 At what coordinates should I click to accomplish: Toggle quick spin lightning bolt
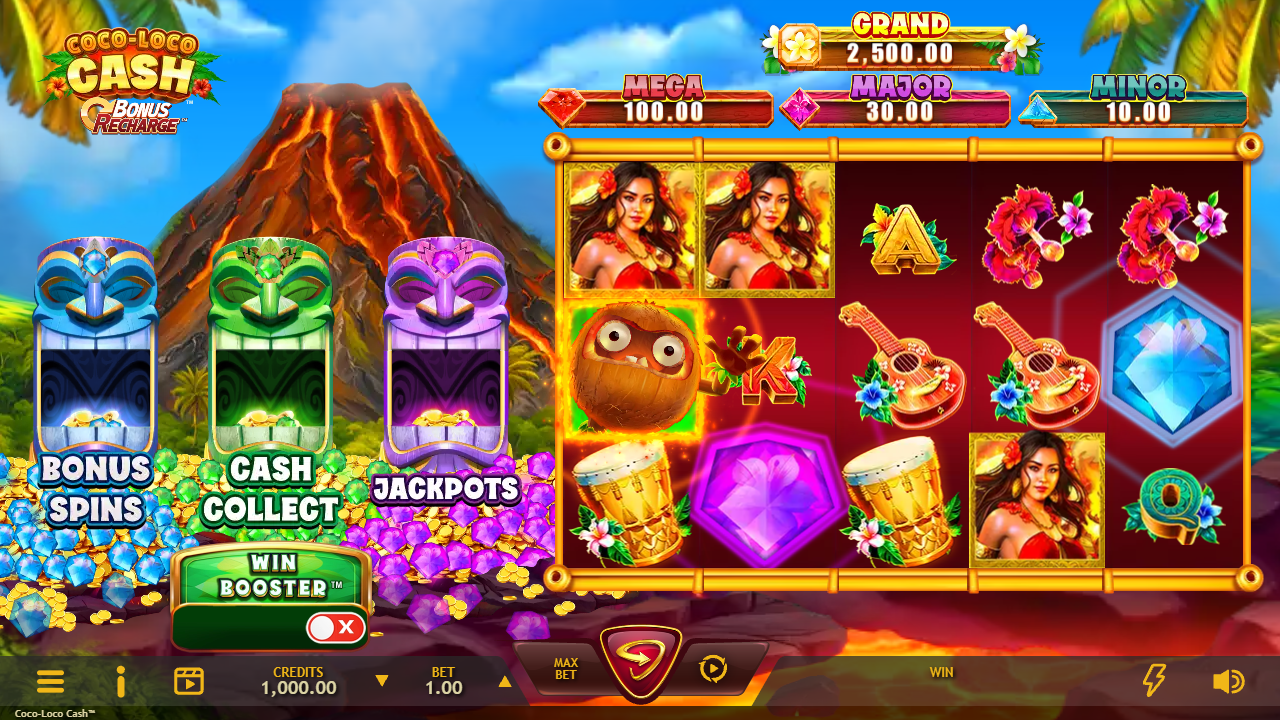point(1154,681)
